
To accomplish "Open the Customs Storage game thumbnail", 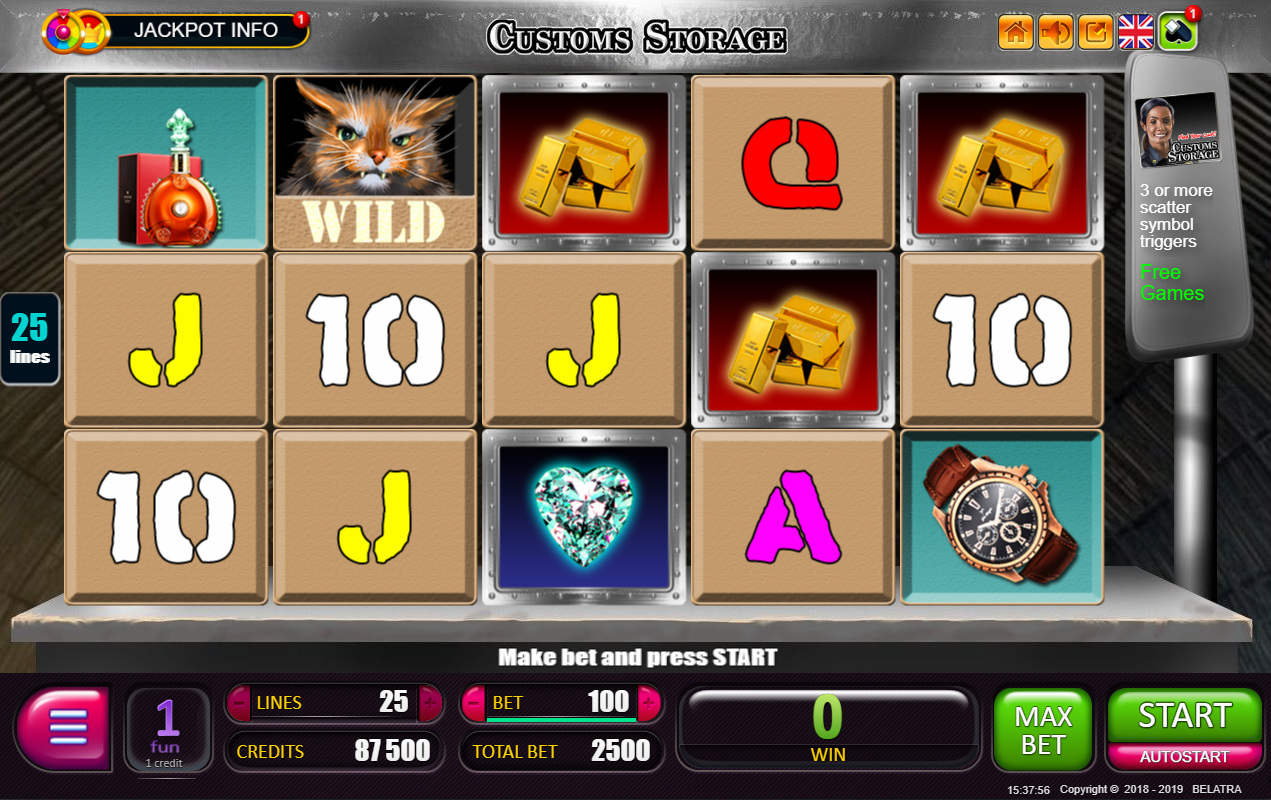I will (x=1180, y=130).
